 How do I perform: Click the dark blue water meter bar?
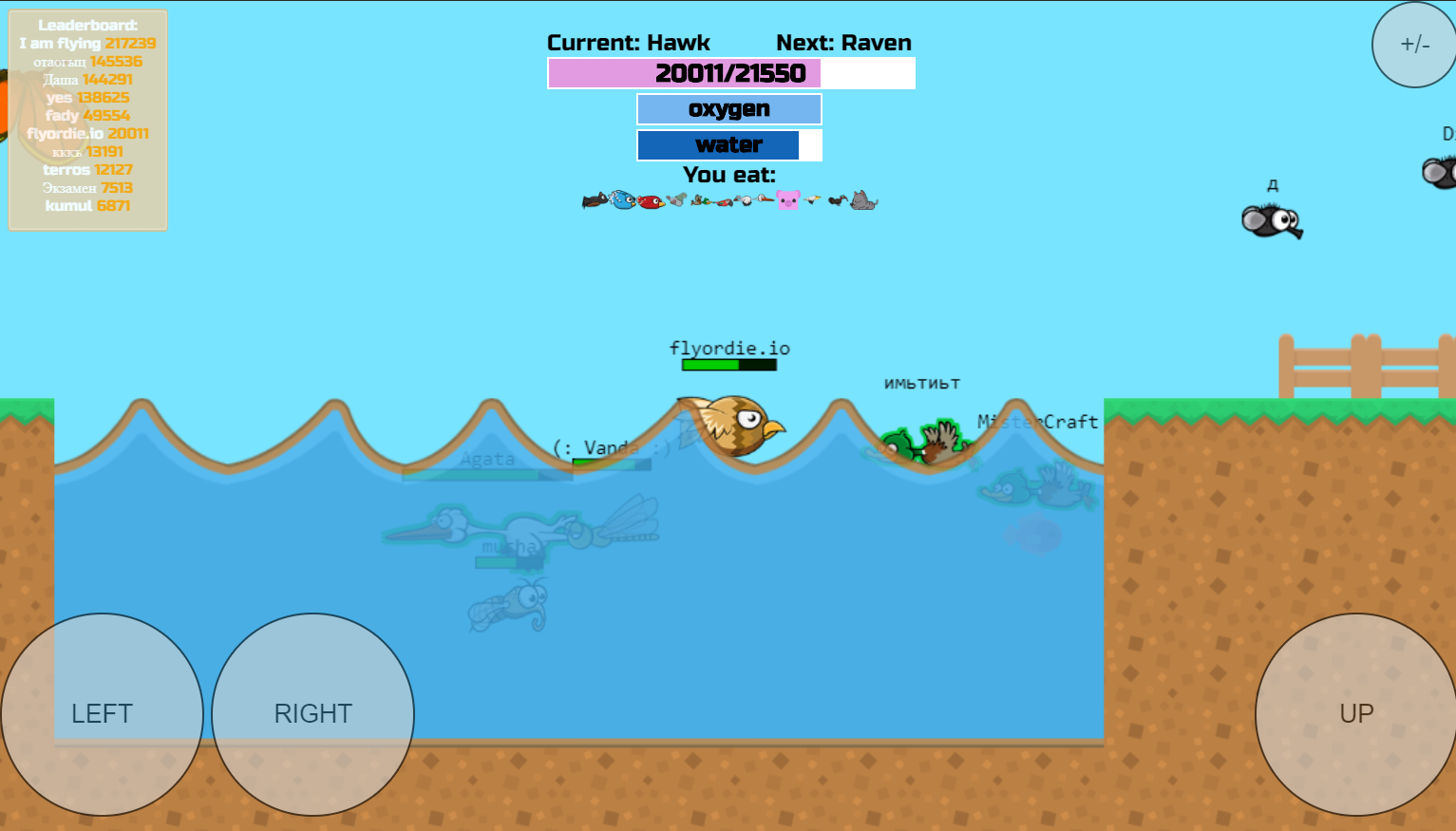717,144
